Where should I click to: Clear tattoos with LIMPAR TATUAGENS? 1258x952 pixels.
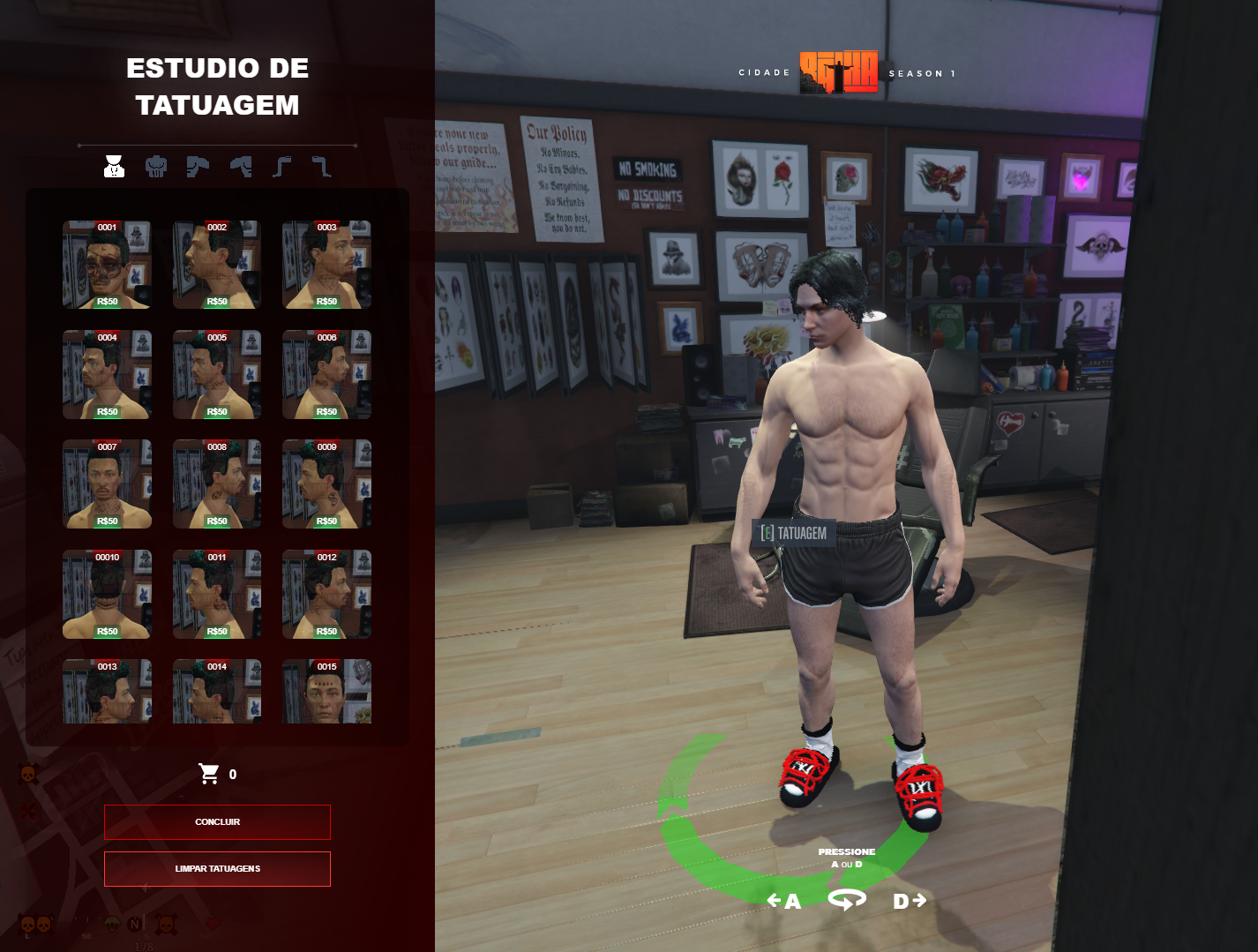tap(217, 869)
